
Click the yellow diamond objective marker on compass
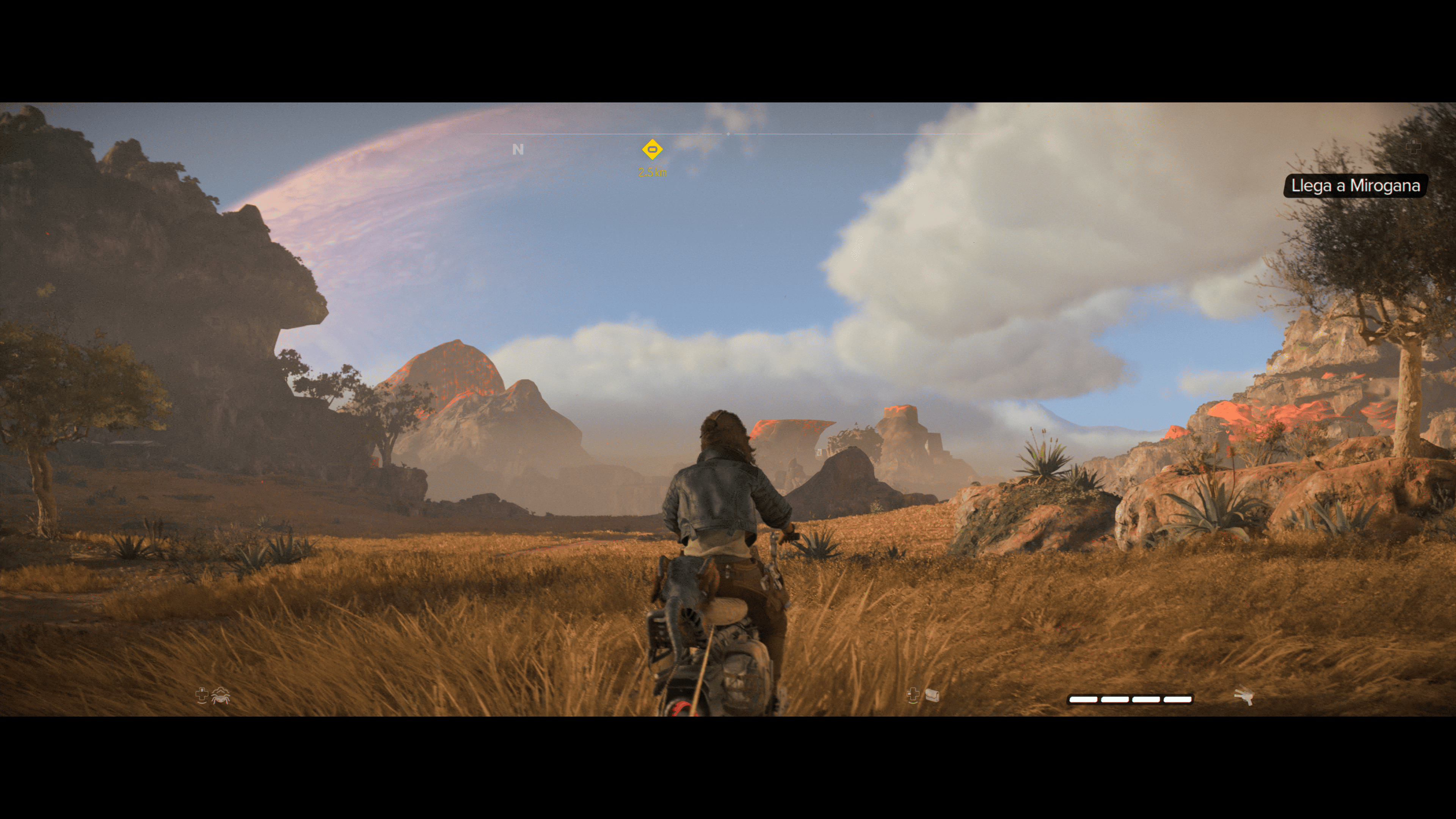click(x=652, y=150)
